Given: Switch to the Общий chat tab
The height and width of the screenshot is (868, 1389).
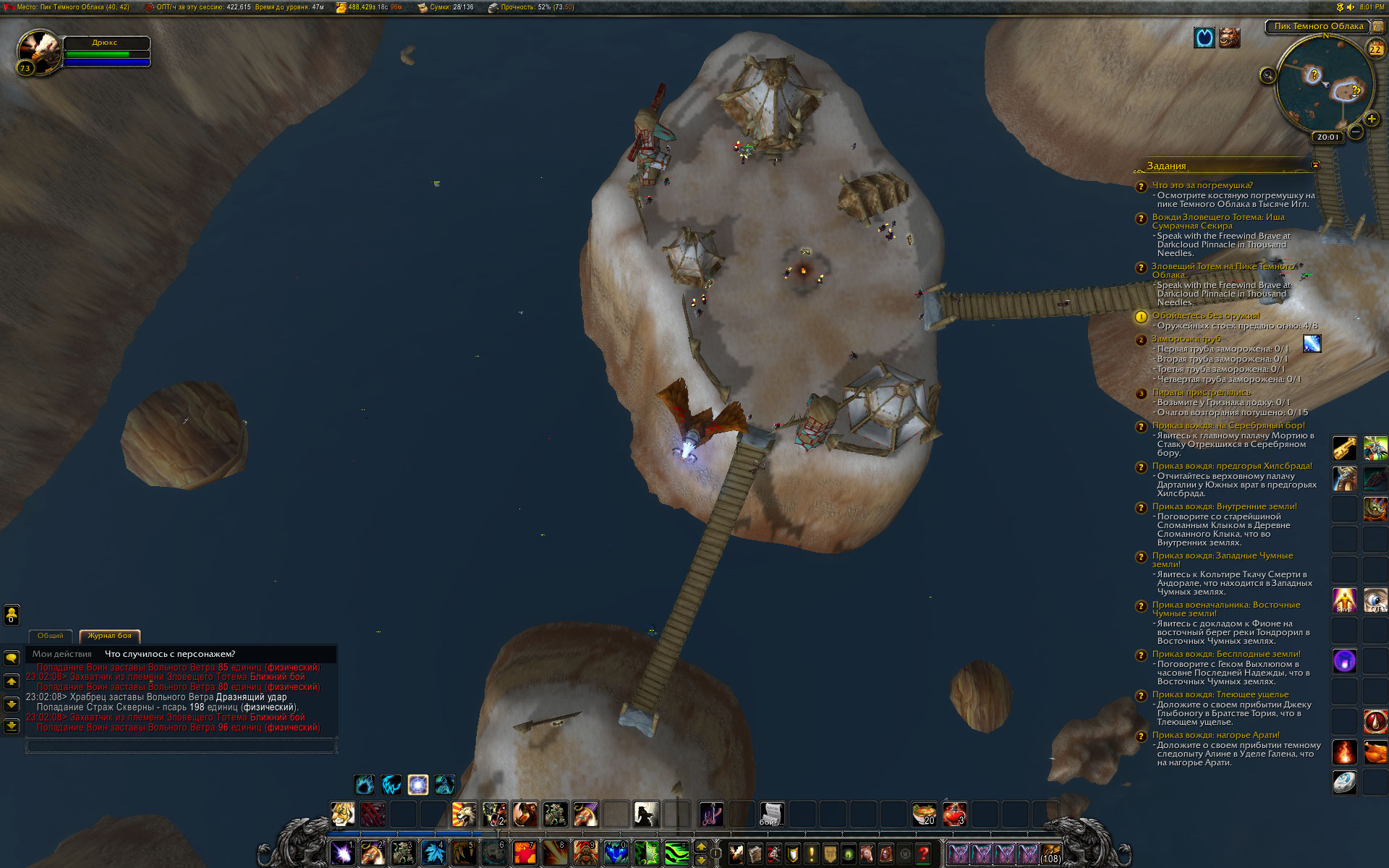Looking at the screenshot, I should (50, 636).
